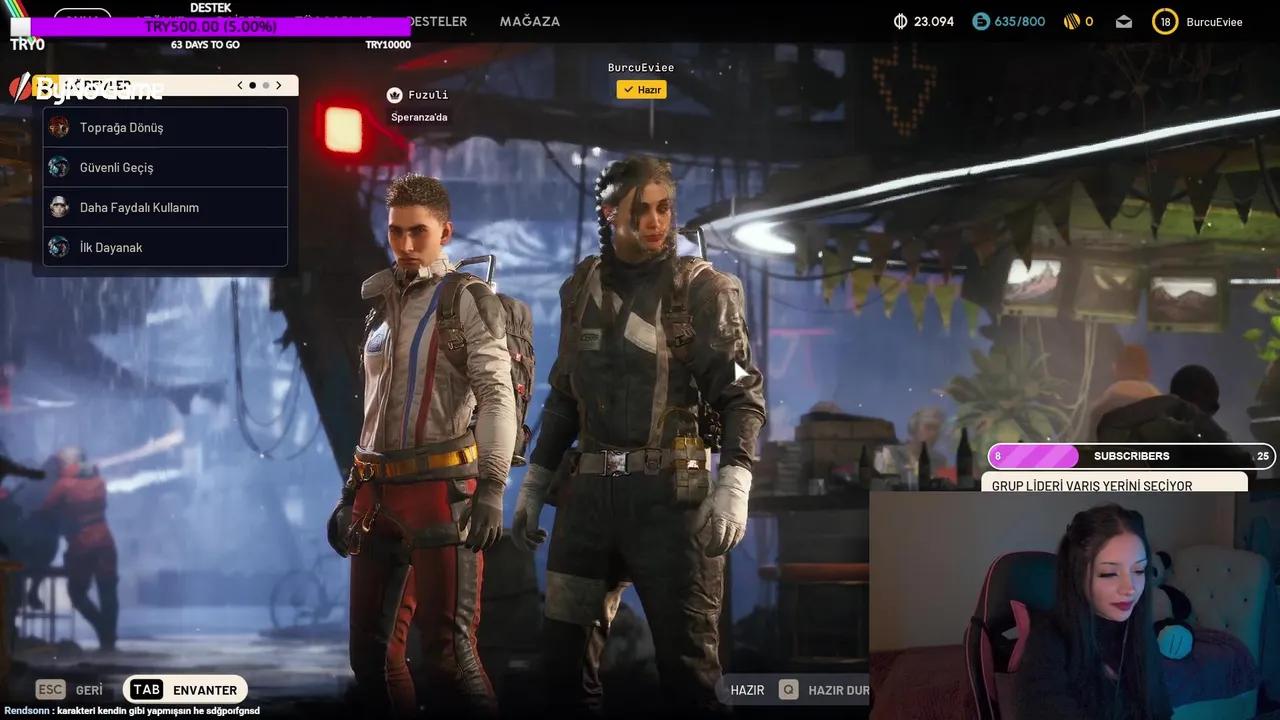
Task: Select the Güvenli Geçiş quest icon
Action: click(x=59, y=167)
